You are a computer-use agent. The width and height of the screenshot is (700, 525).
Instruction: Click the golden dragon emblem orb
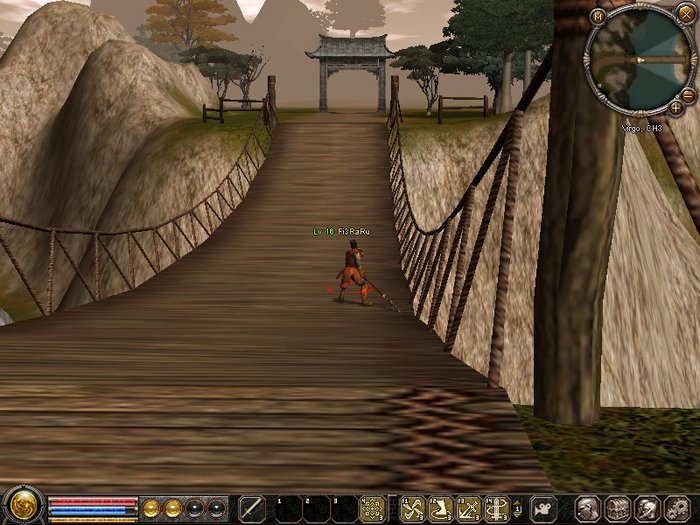[x=21, y=507]
